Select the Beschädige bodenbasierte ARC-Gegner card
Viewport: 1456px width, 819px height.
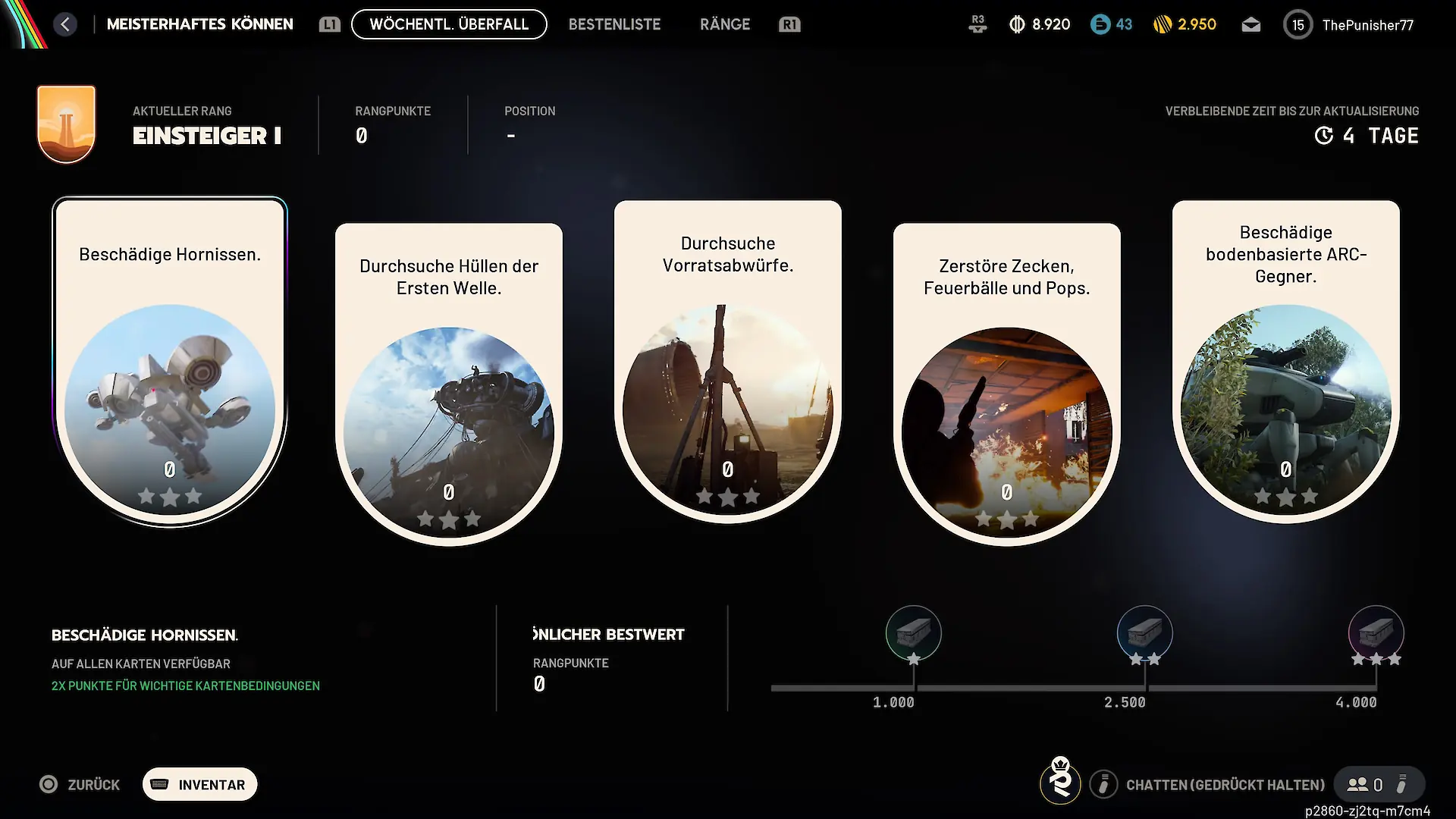coord(1286,362)
